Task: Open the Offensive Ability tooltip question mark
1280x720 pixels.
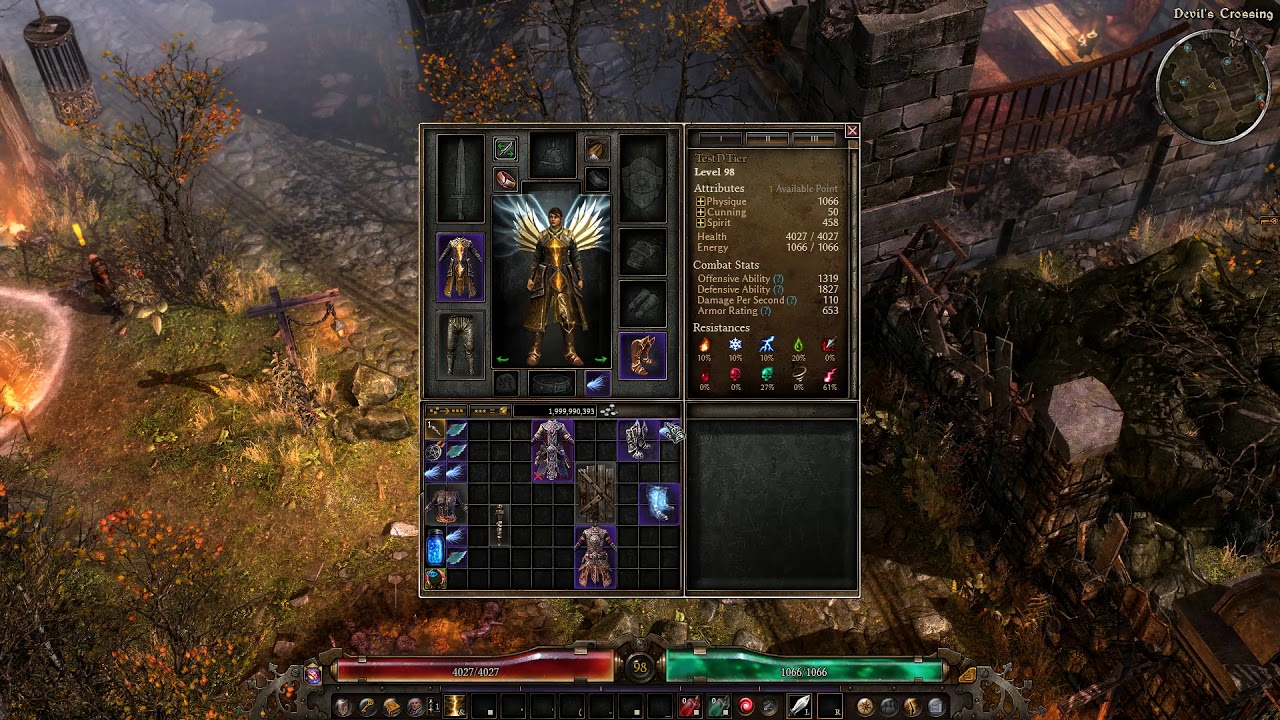Action: coord(778,279)
